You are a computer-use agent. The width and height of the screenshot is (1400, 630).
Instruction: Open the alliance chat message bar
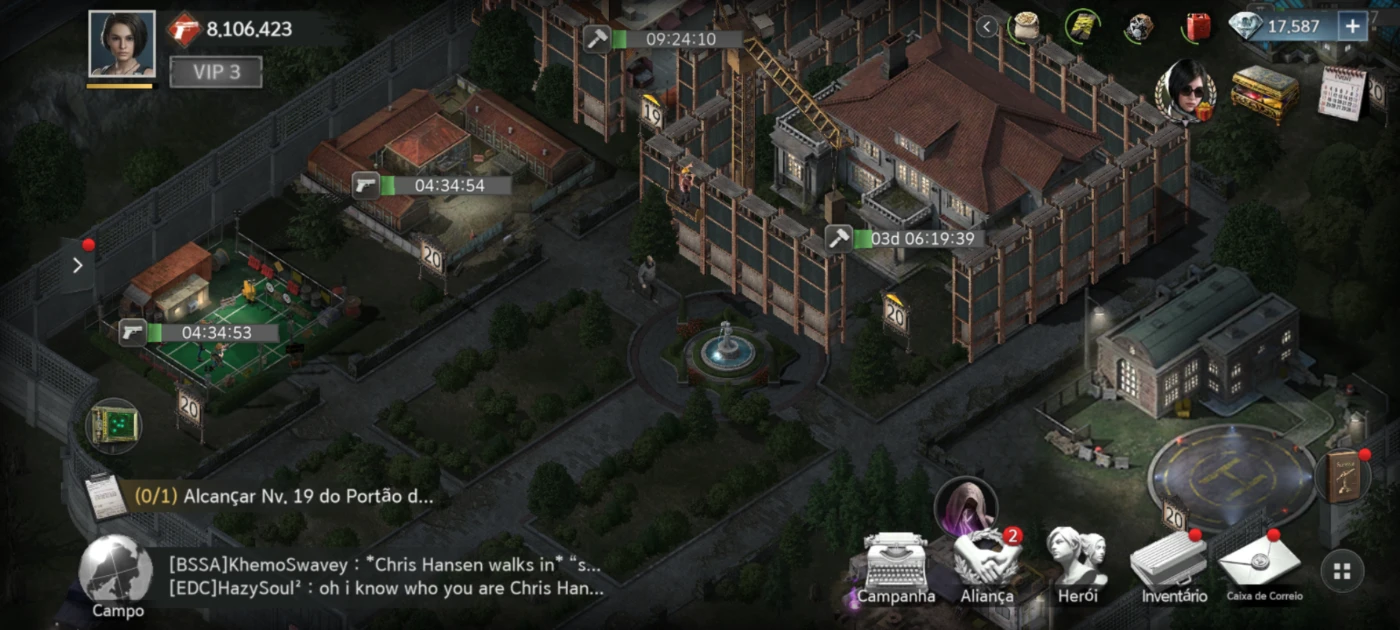pyautogui.click(x=385, y=576)
